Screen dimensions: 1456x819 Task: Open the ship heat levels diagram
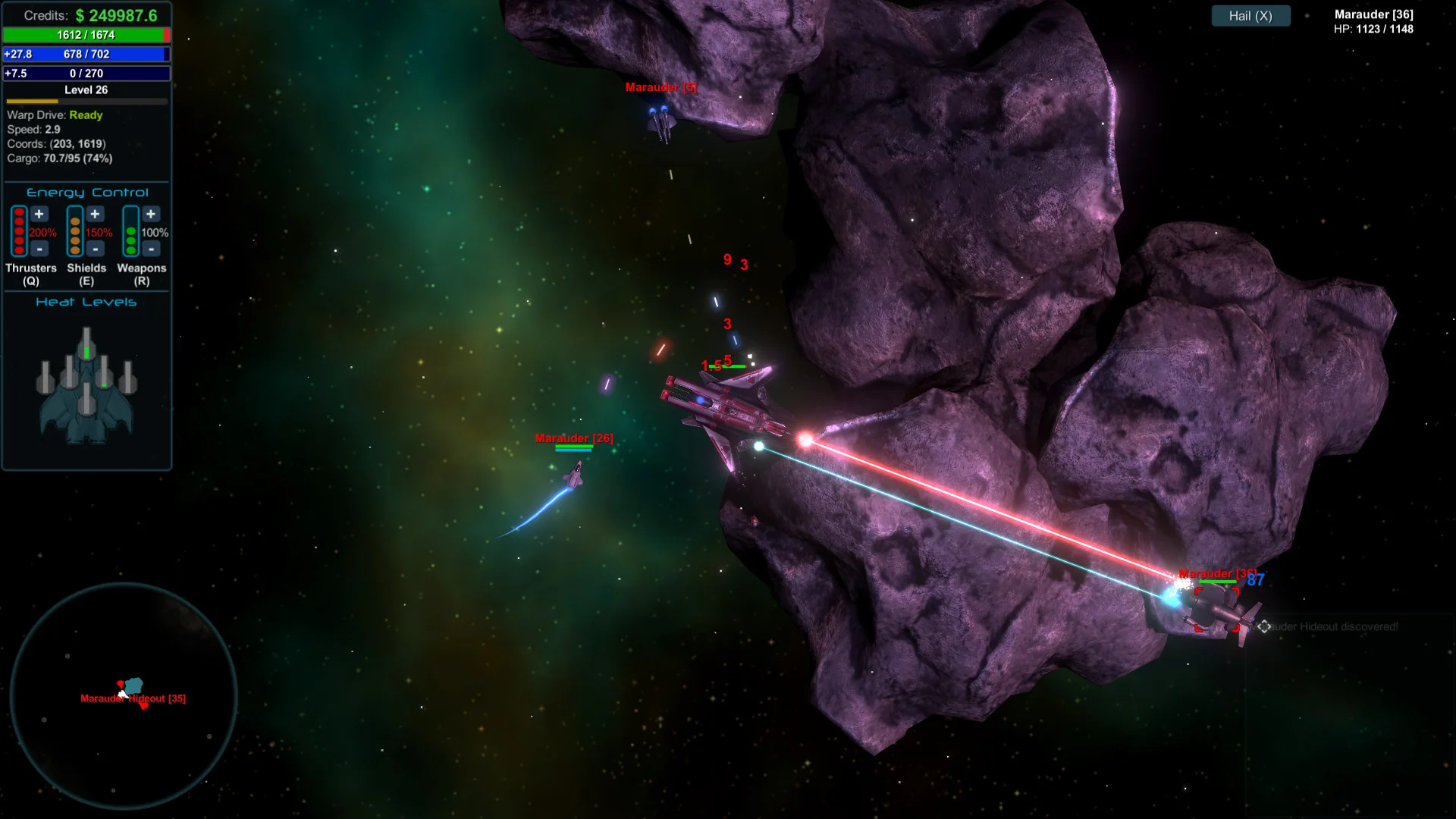(86, 387)
